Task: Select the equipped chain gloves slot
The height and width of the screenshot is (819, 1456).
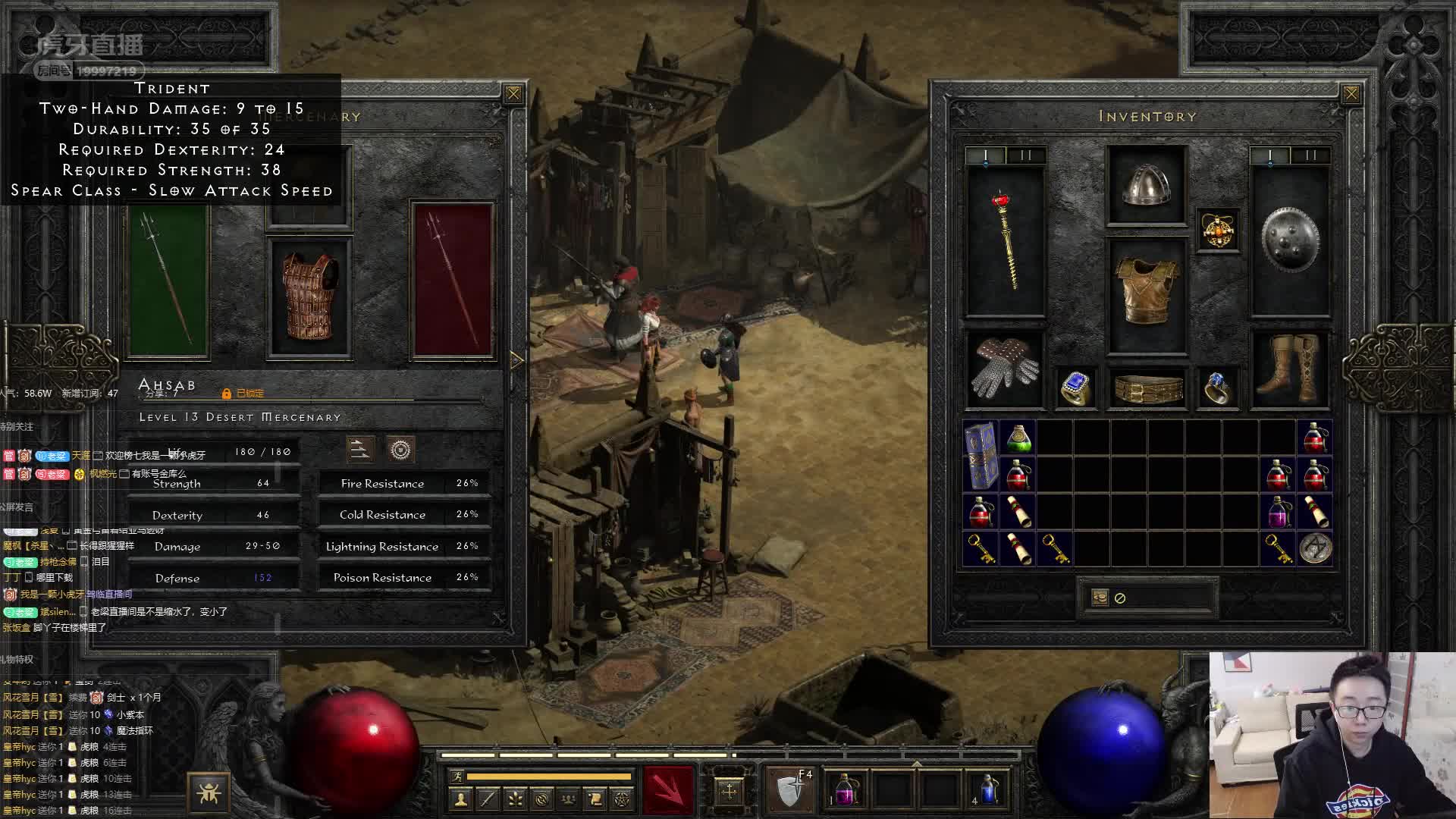Action: click(1005, 369)
